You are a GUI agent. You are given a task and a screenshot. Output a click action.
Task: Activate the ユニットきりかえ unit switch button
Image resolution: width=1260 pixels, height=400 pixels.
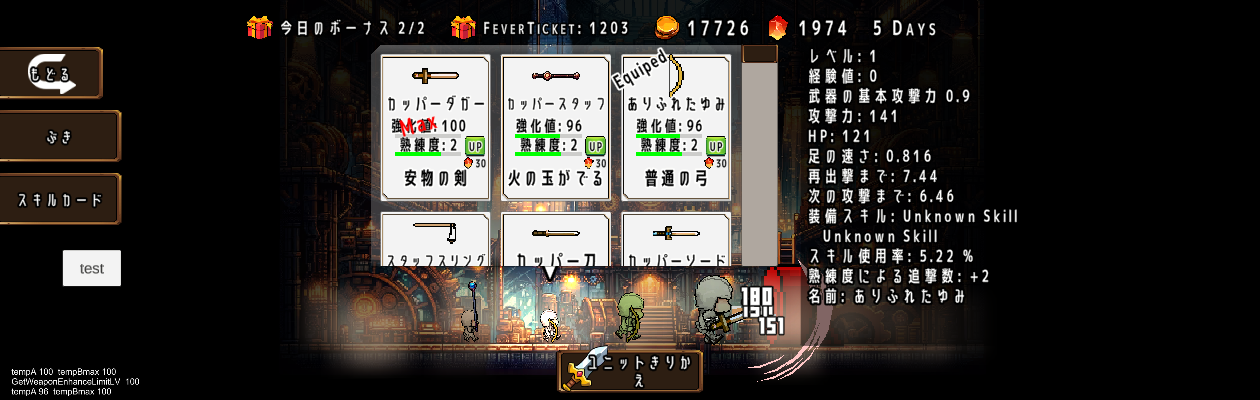point(630,371)
